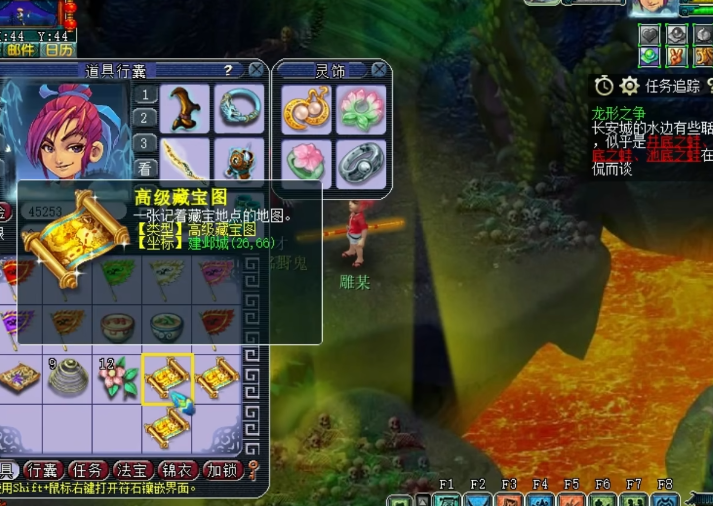Switch to equipment set 1

click(x=145, y=96)
